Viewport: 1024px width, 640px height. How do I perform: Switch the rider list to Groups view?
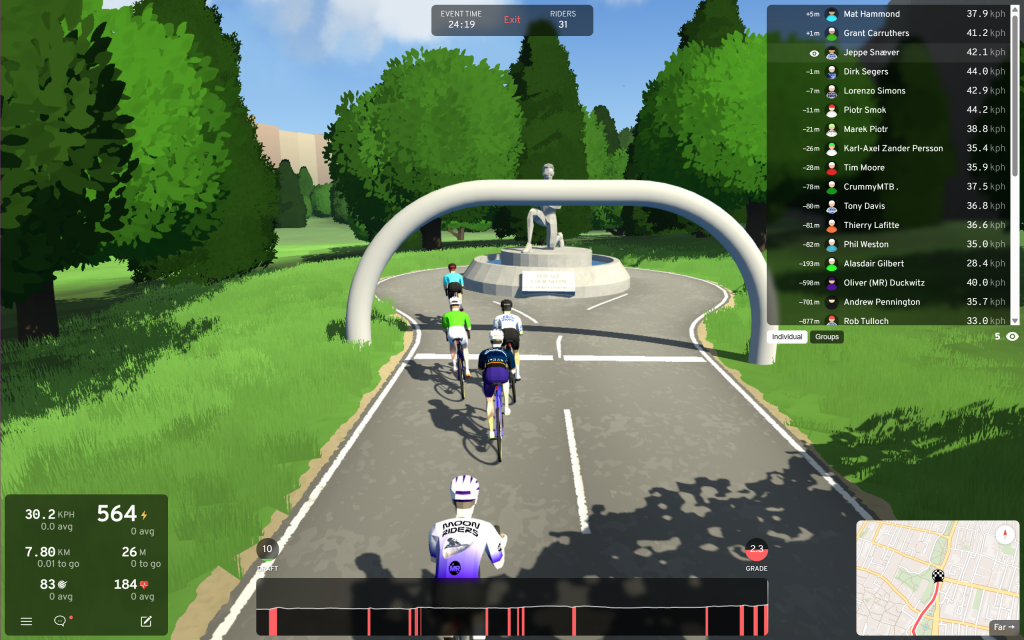[827, 337]
